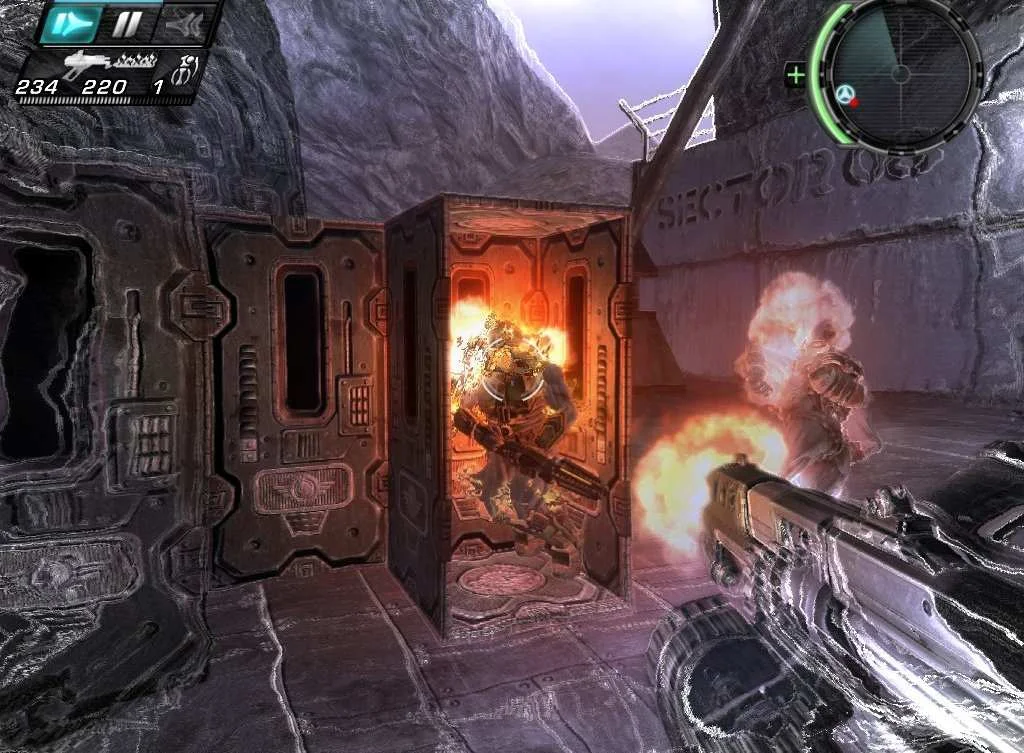Click the blue objective marker on radar
This screenshot has width=1024, height=753.
(845, 95)
